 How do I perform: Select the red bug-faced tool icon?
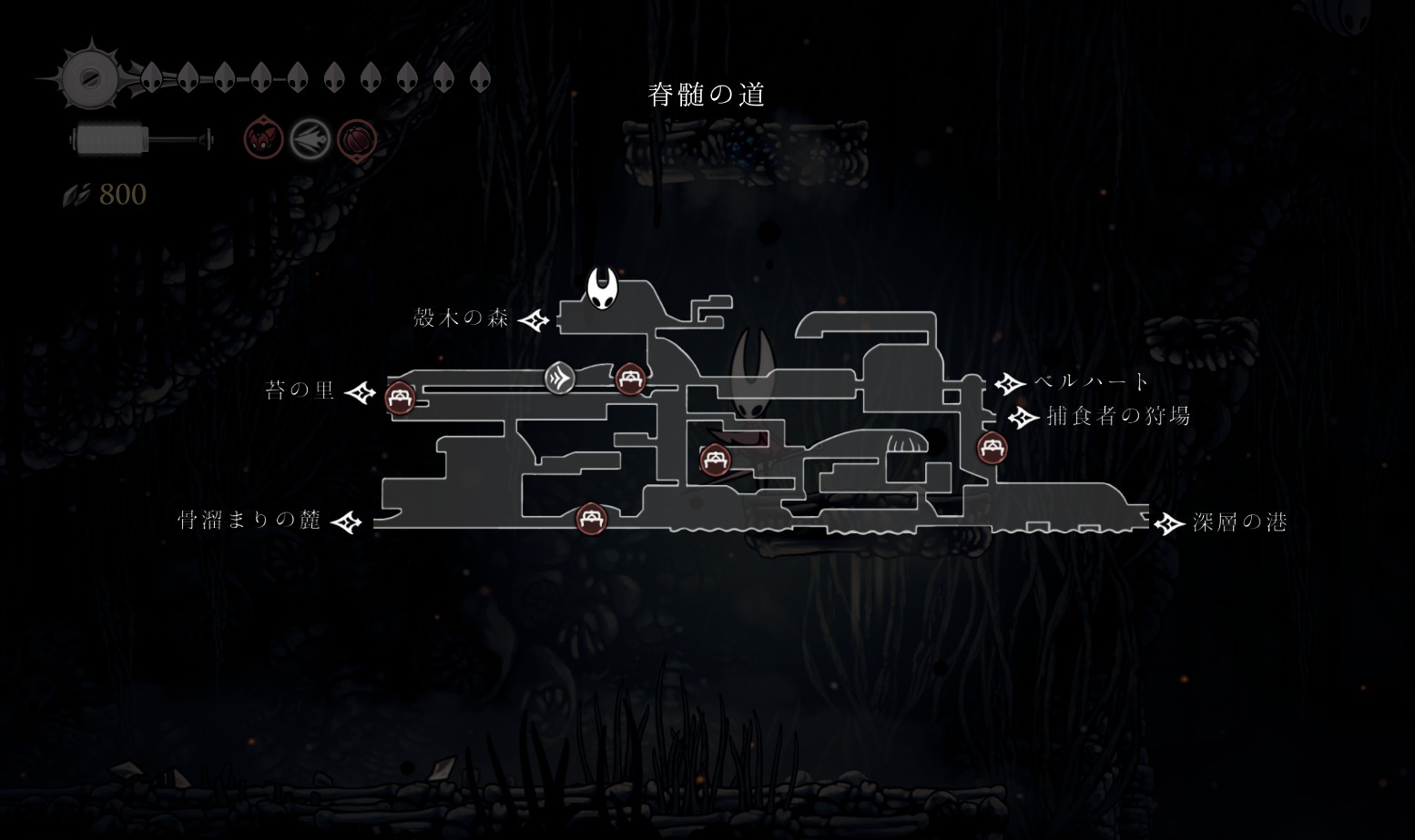click(263, 140)
